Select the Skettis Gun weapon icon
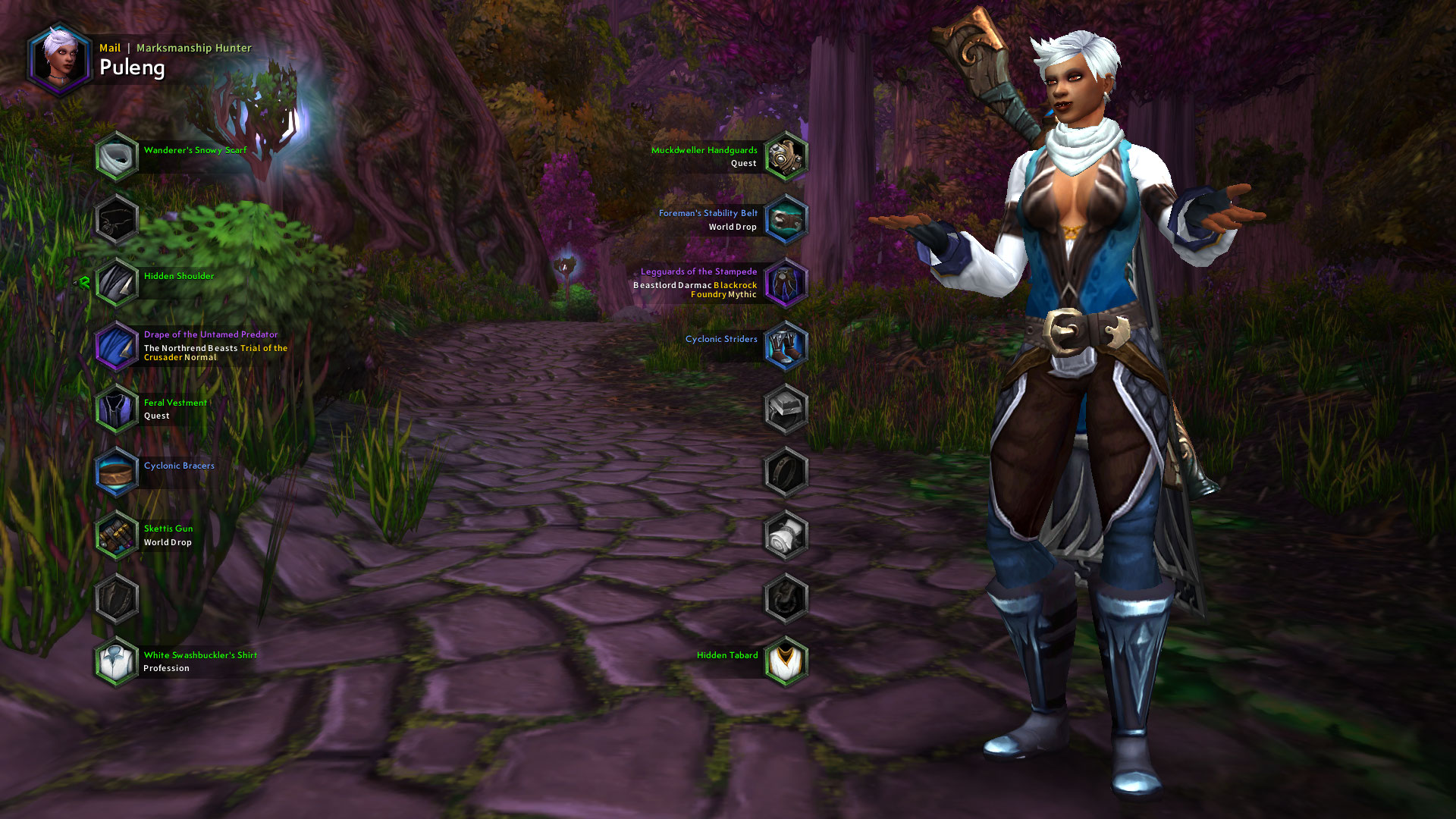The height and width of the screenshot is (819, 1456). point(116,535)
